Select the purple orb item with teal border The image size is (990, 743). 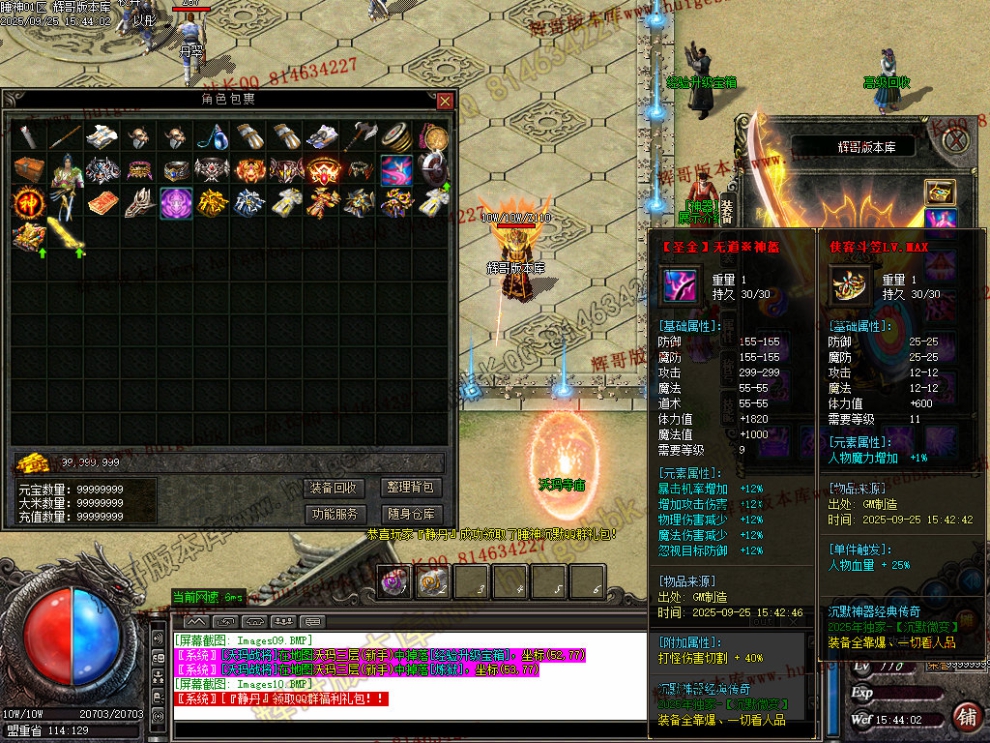point(176,203)
